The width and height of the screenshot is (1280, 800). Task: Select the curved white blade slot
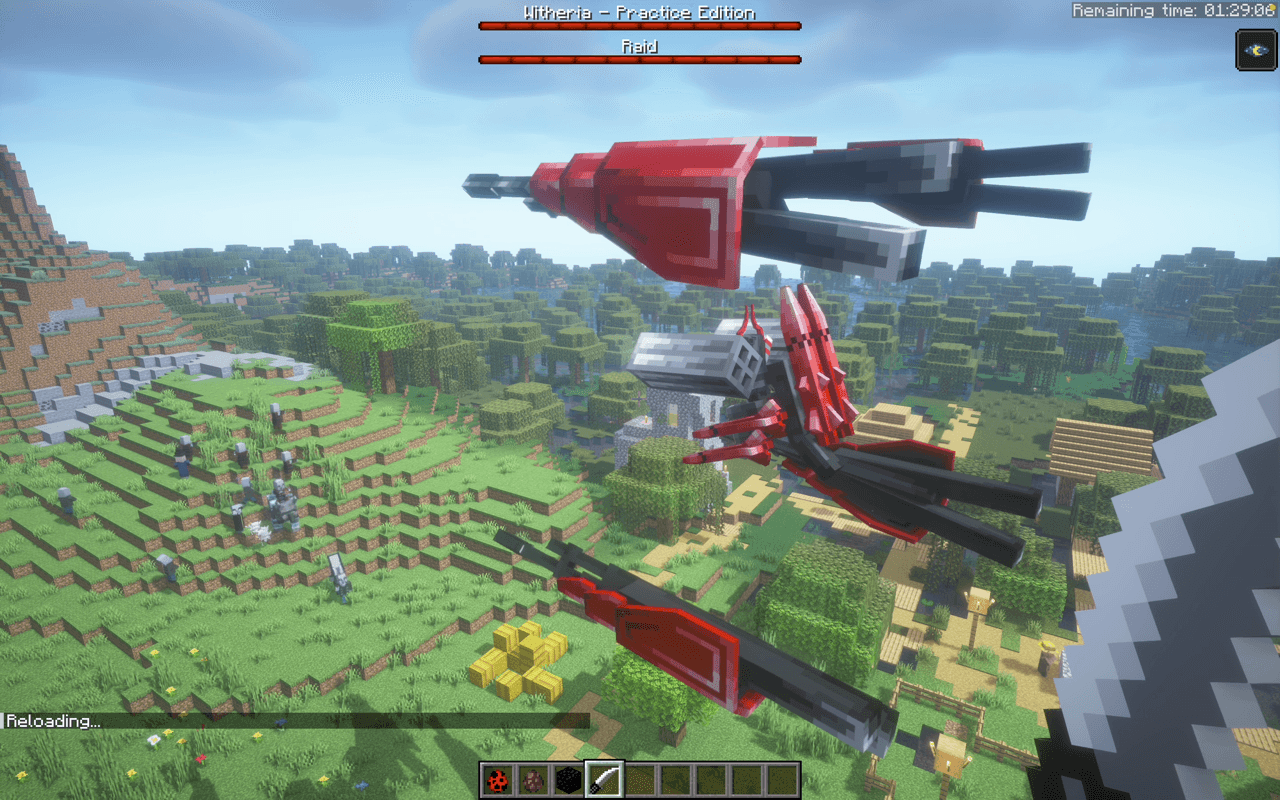click(x=605, y=780)
